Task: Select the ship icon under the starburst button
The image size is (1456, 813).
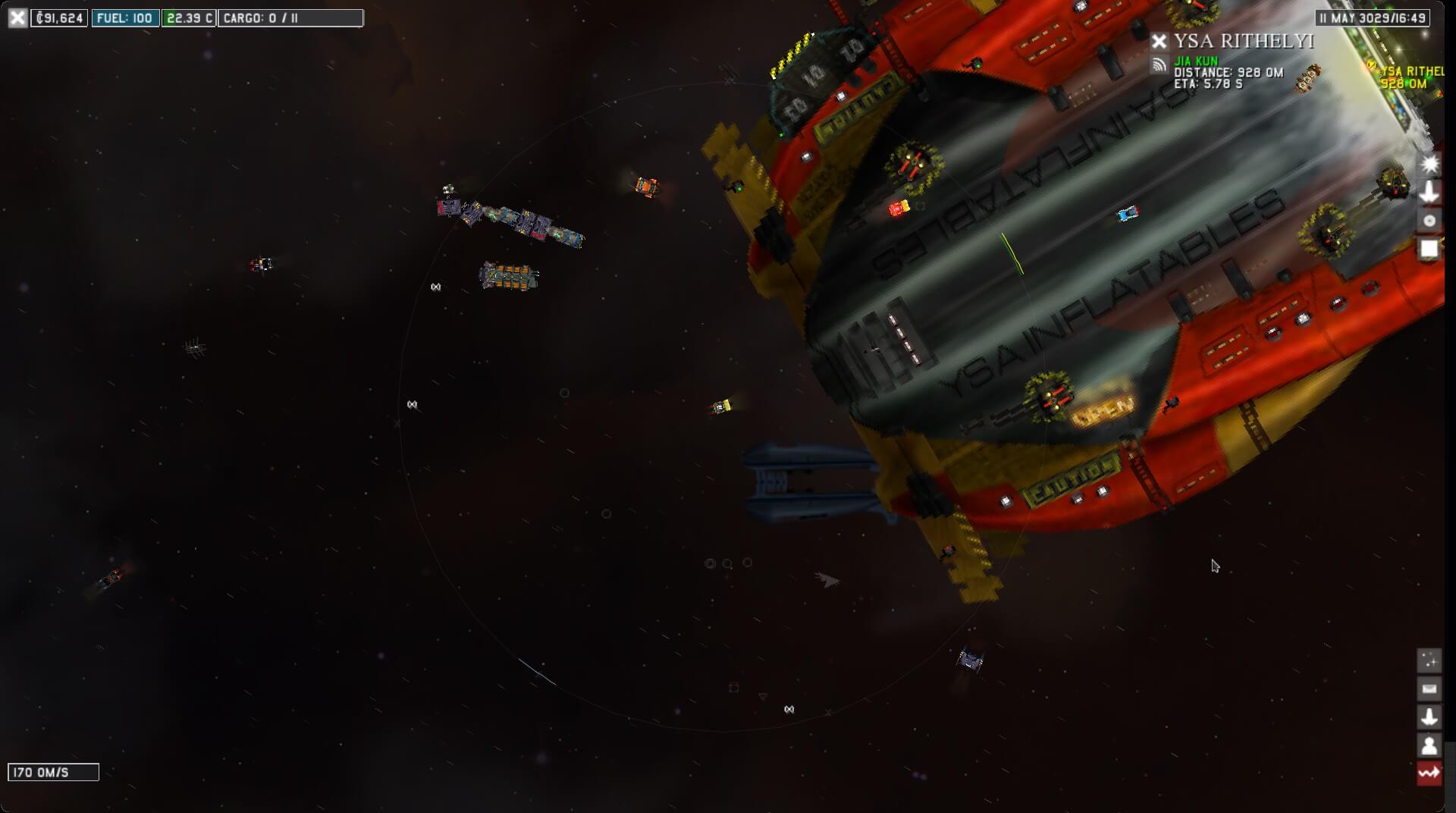Action: (x=1429, y=192)
